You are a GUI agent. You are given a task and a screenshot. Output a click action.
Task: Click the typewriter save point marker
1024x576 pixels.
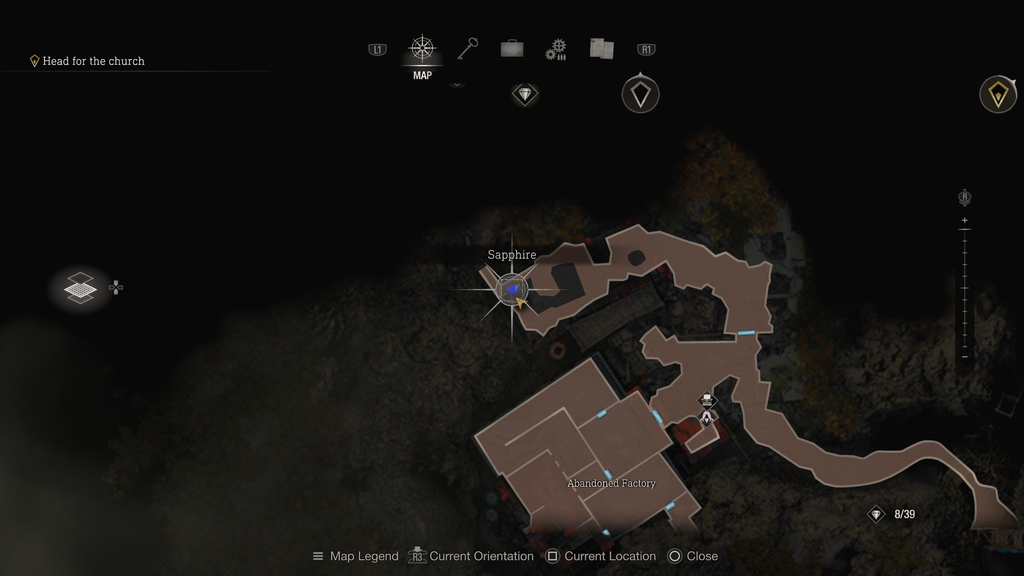pos(708,400)
